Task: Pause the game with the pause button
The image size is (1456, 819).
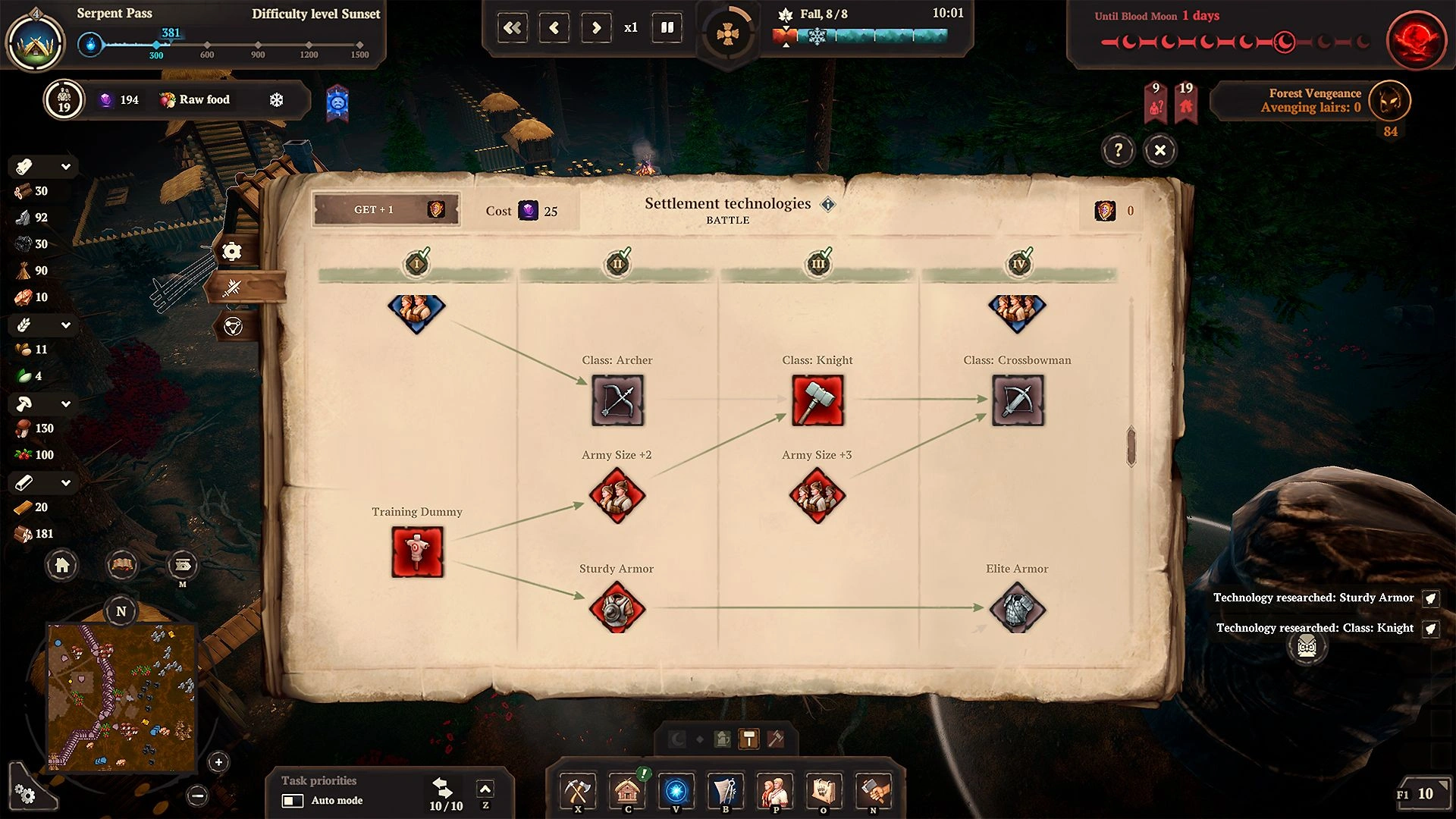Action: (667, 28)
